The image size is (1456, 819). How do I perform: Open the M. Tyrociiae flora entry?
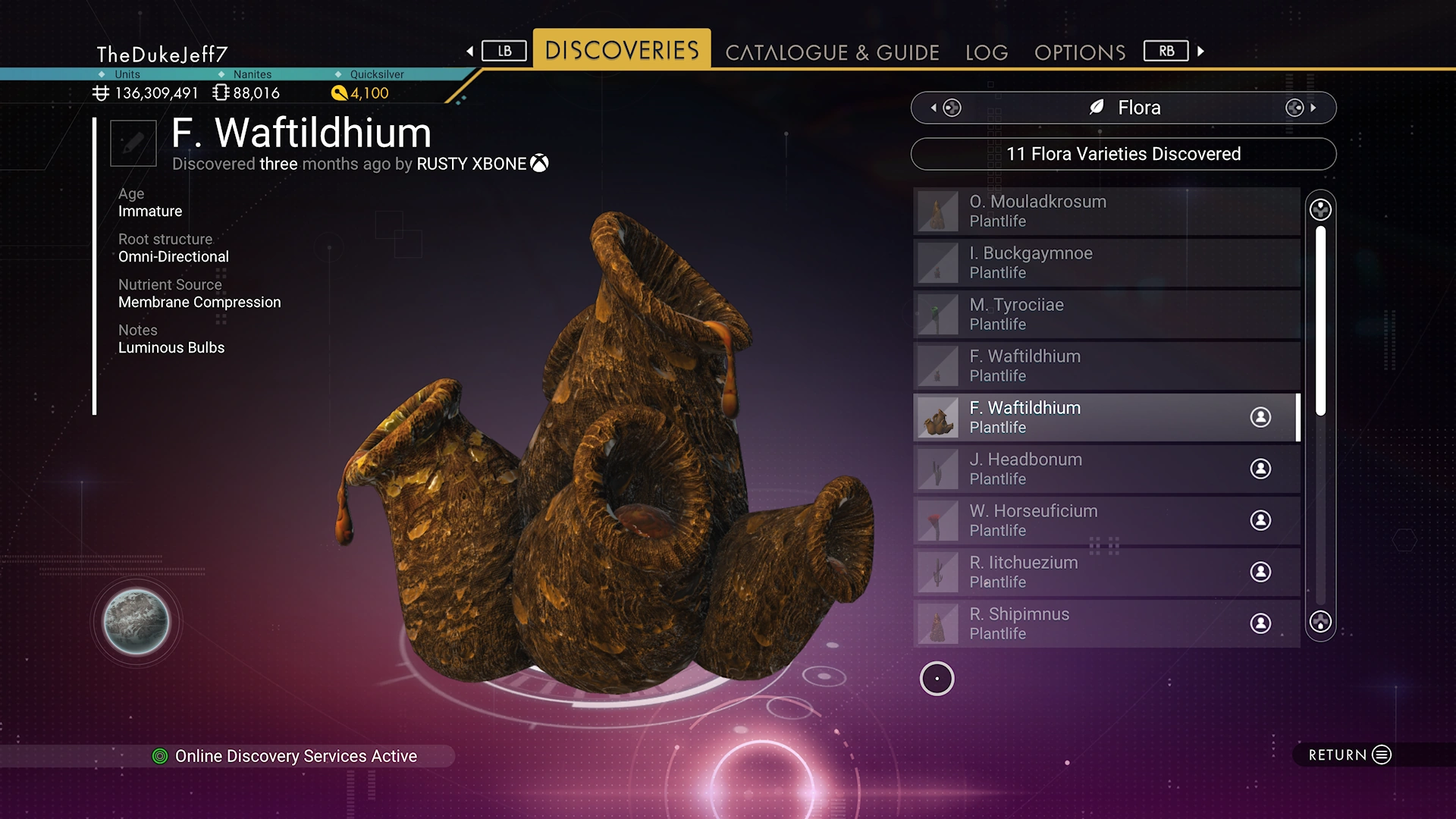tap(1106, 314)
